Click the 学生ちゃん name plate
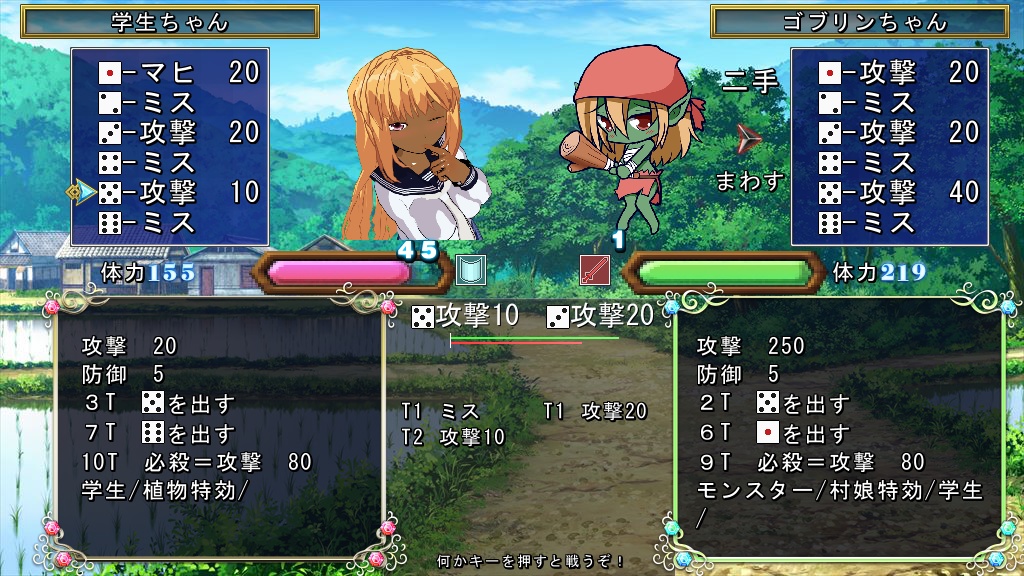1024x576 pixels. pos(169,21)
